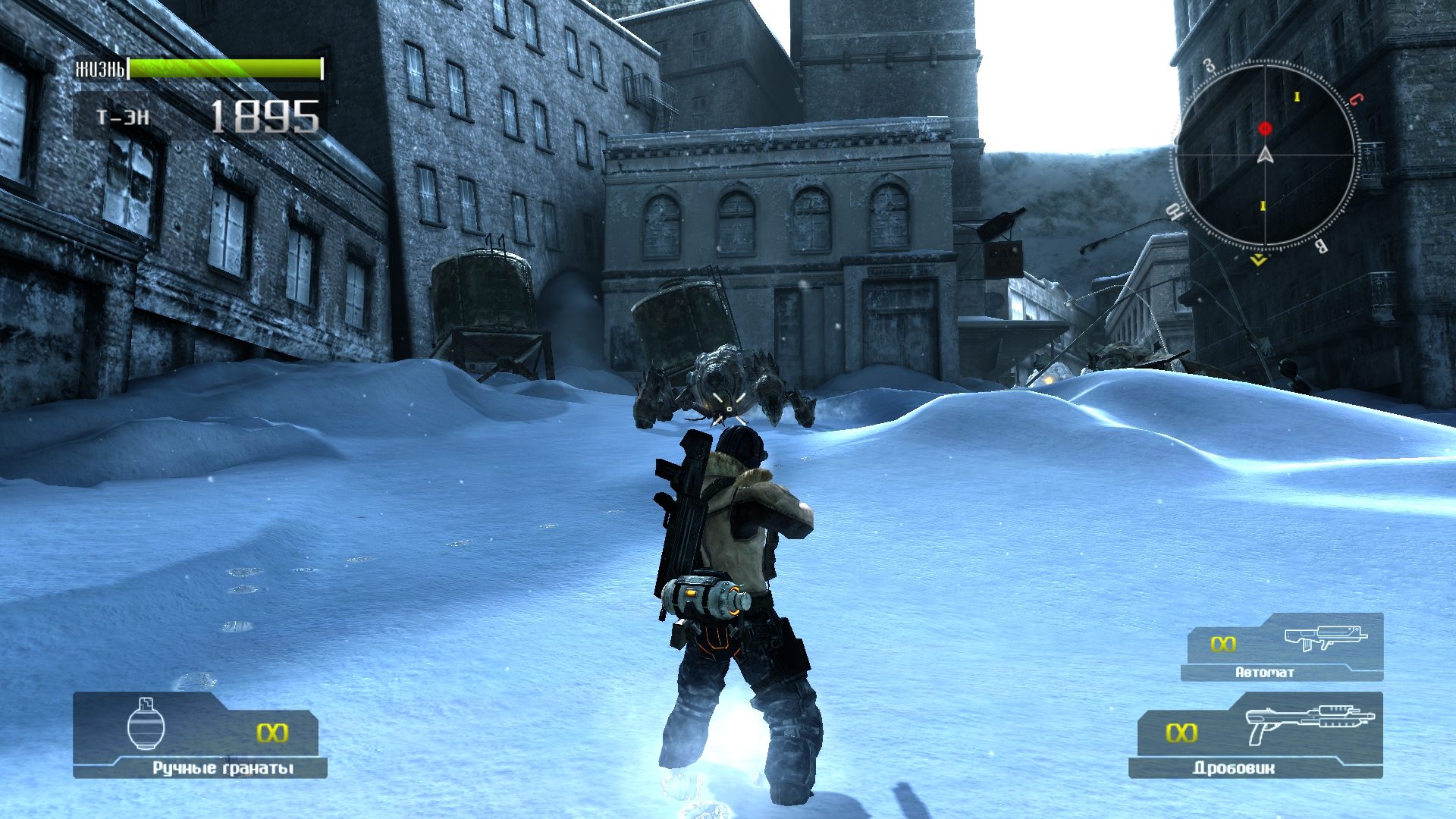Click the red enemy marker on radar
1456x819 pixels.
point(1265,129)
